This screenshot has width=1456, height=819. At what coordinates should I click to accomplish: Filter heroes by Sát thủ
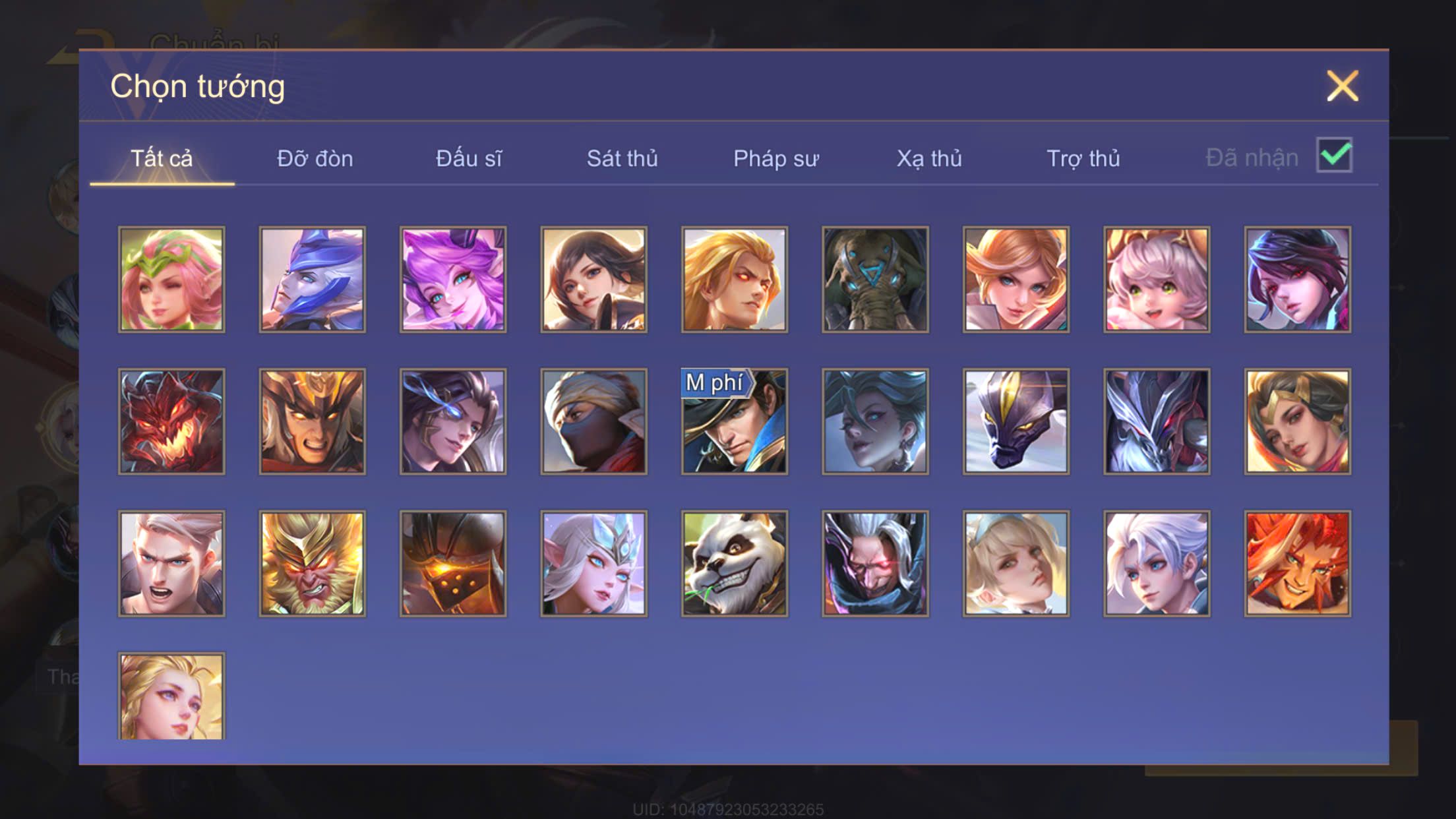[x=622, y=159]
